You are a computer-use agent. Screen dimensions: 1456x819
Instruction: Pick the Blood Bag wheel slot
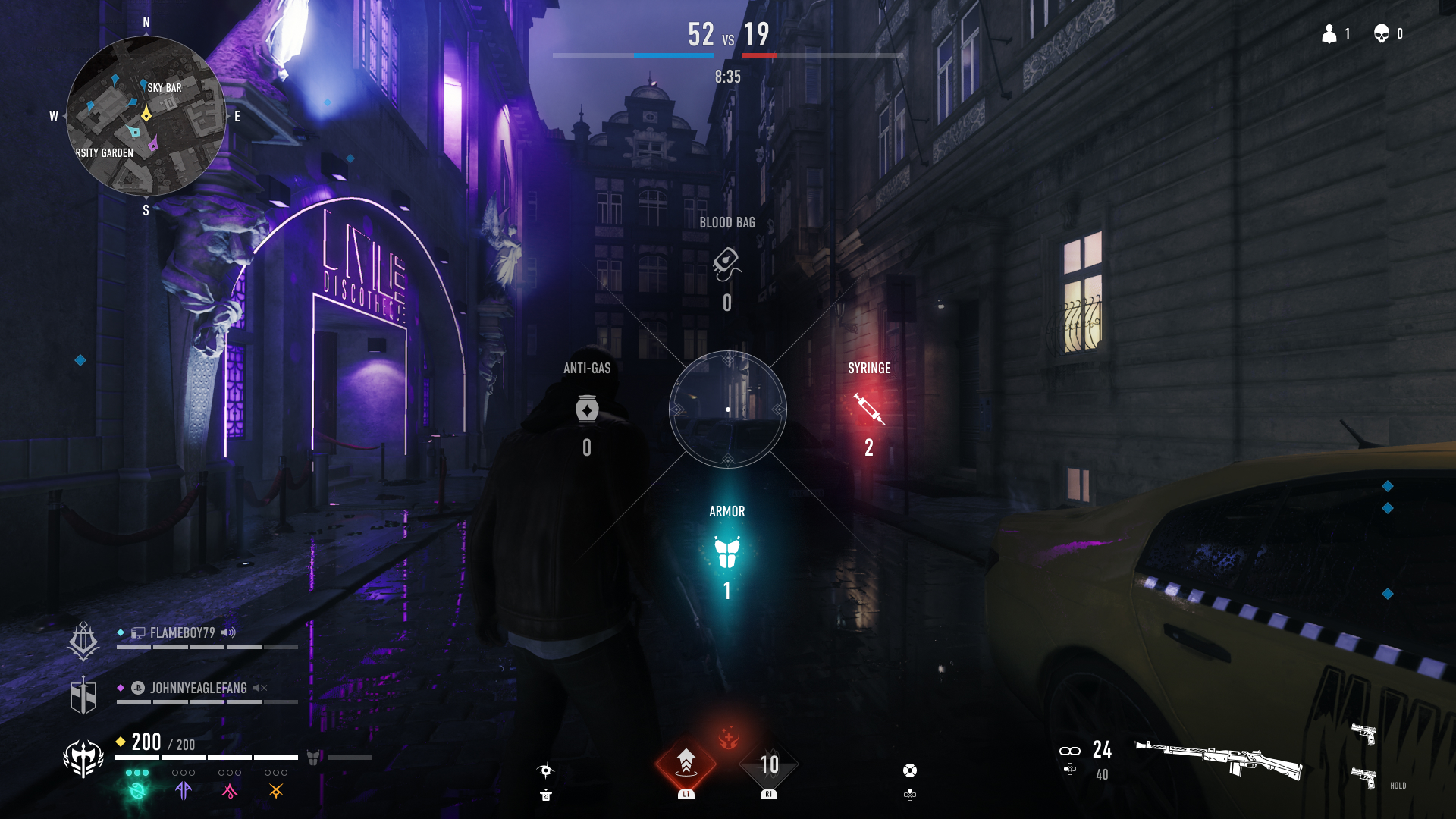click(726, 263)
